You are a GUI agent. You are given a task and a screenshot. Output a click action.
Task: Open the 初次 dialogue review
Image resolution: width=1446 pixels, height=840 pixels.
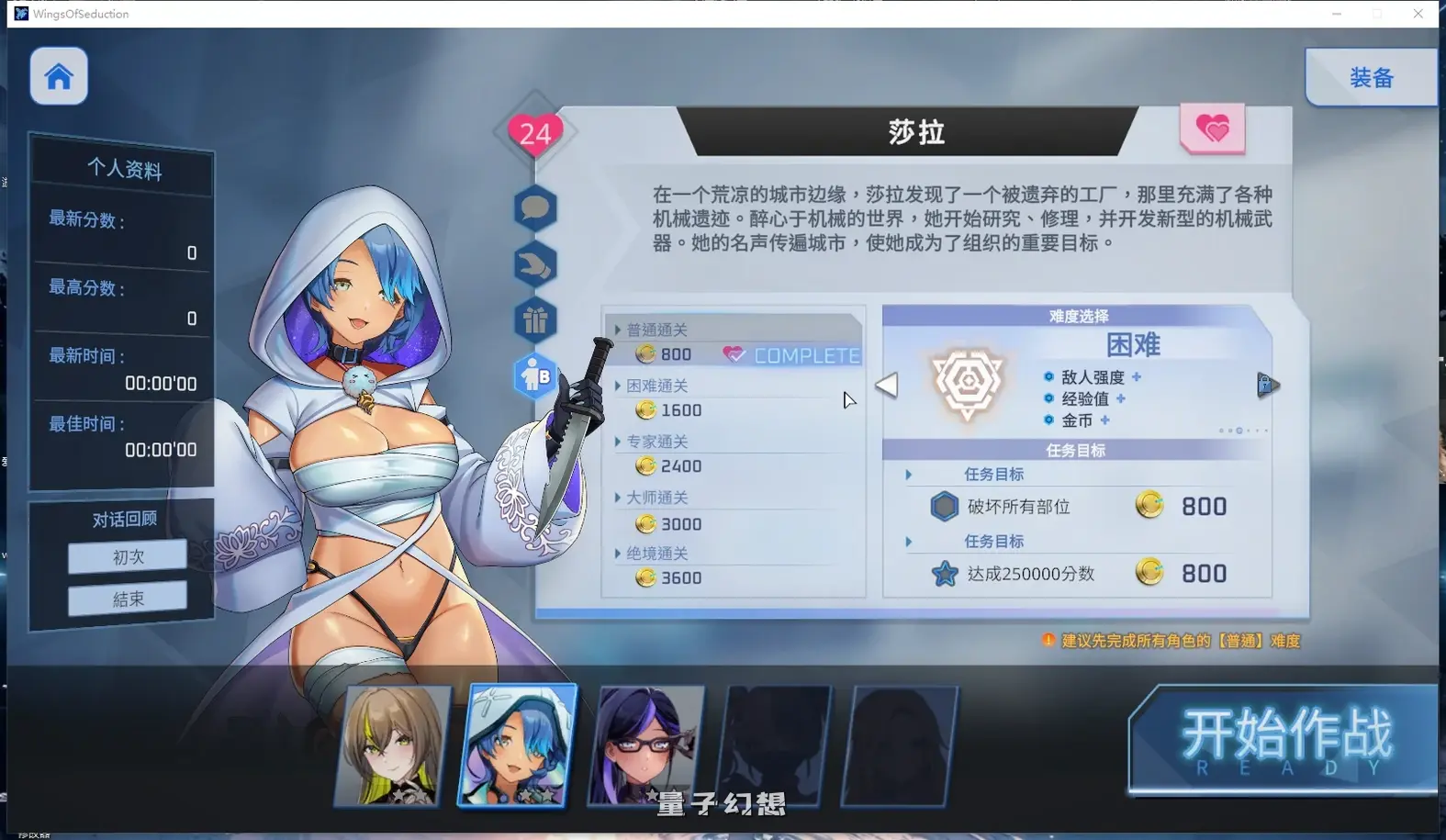pos(127,555)
